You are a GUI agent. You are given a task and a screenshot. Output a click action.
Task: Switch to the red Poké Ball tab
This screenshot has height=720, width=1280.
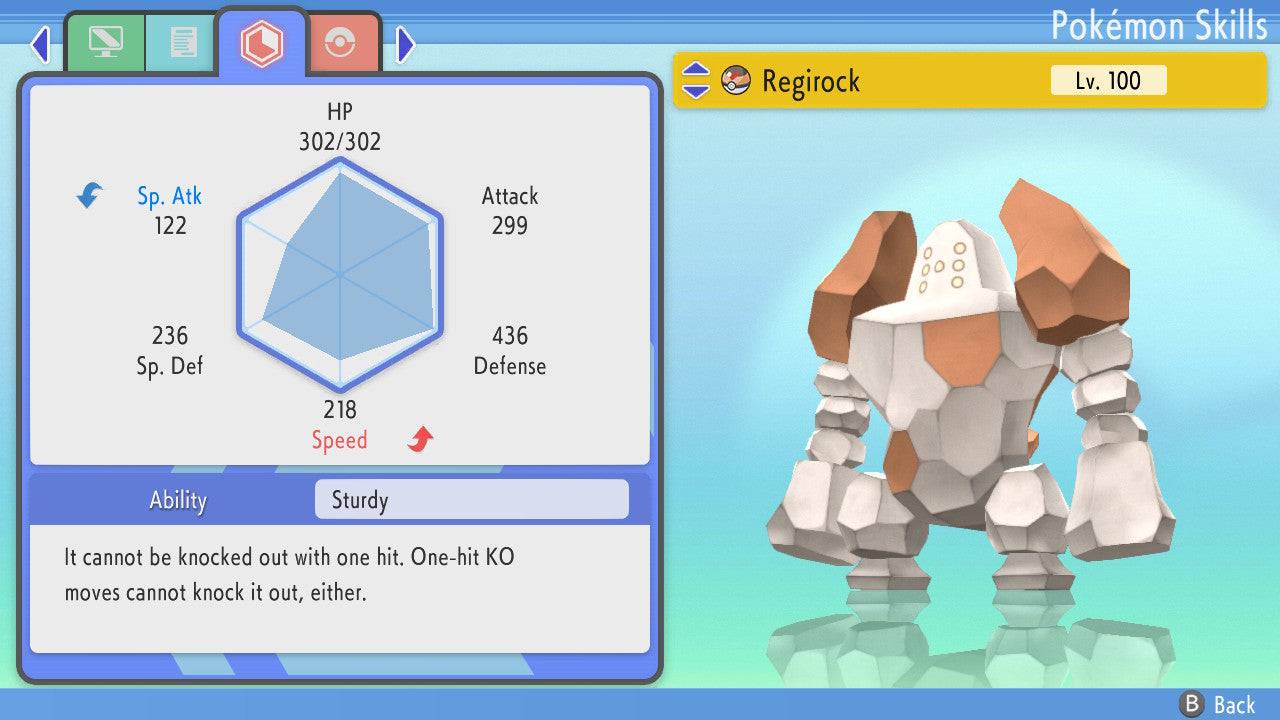click(341, 43)
